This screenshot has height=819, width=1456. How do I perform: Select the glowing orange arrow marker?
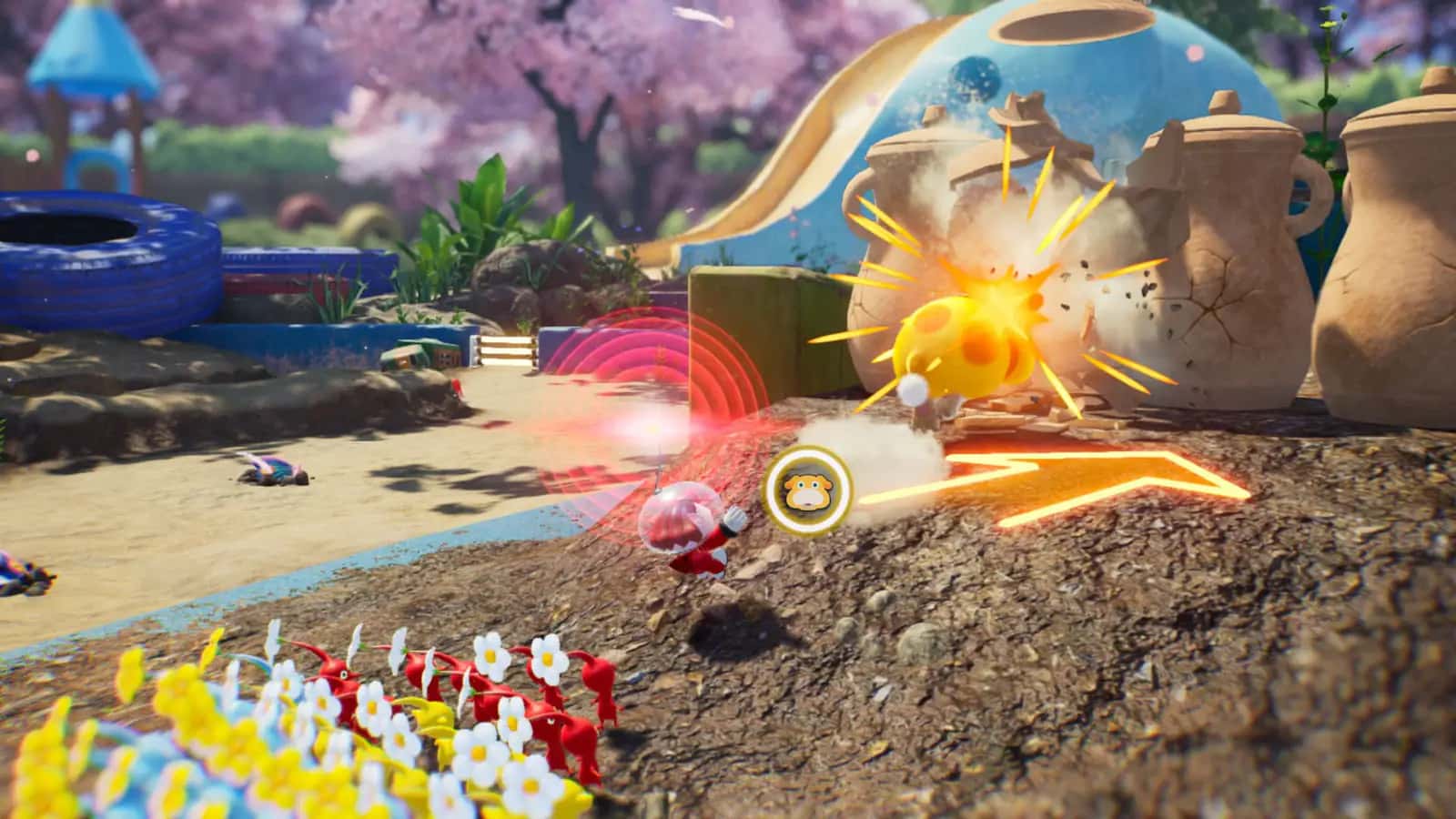coord(1046,473)
